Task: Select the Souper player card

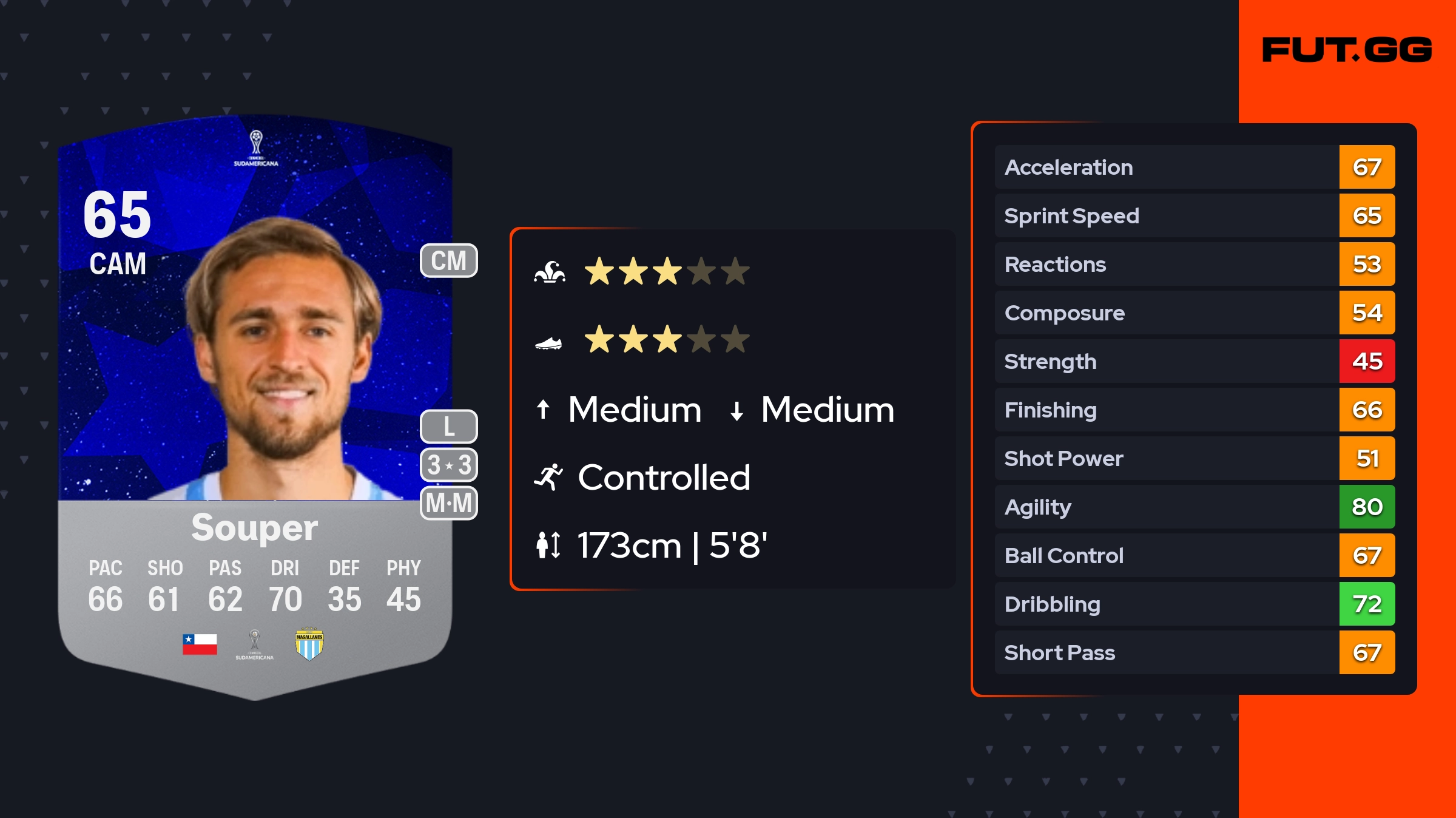Action: pyautogui.click(x=255, y=407)
